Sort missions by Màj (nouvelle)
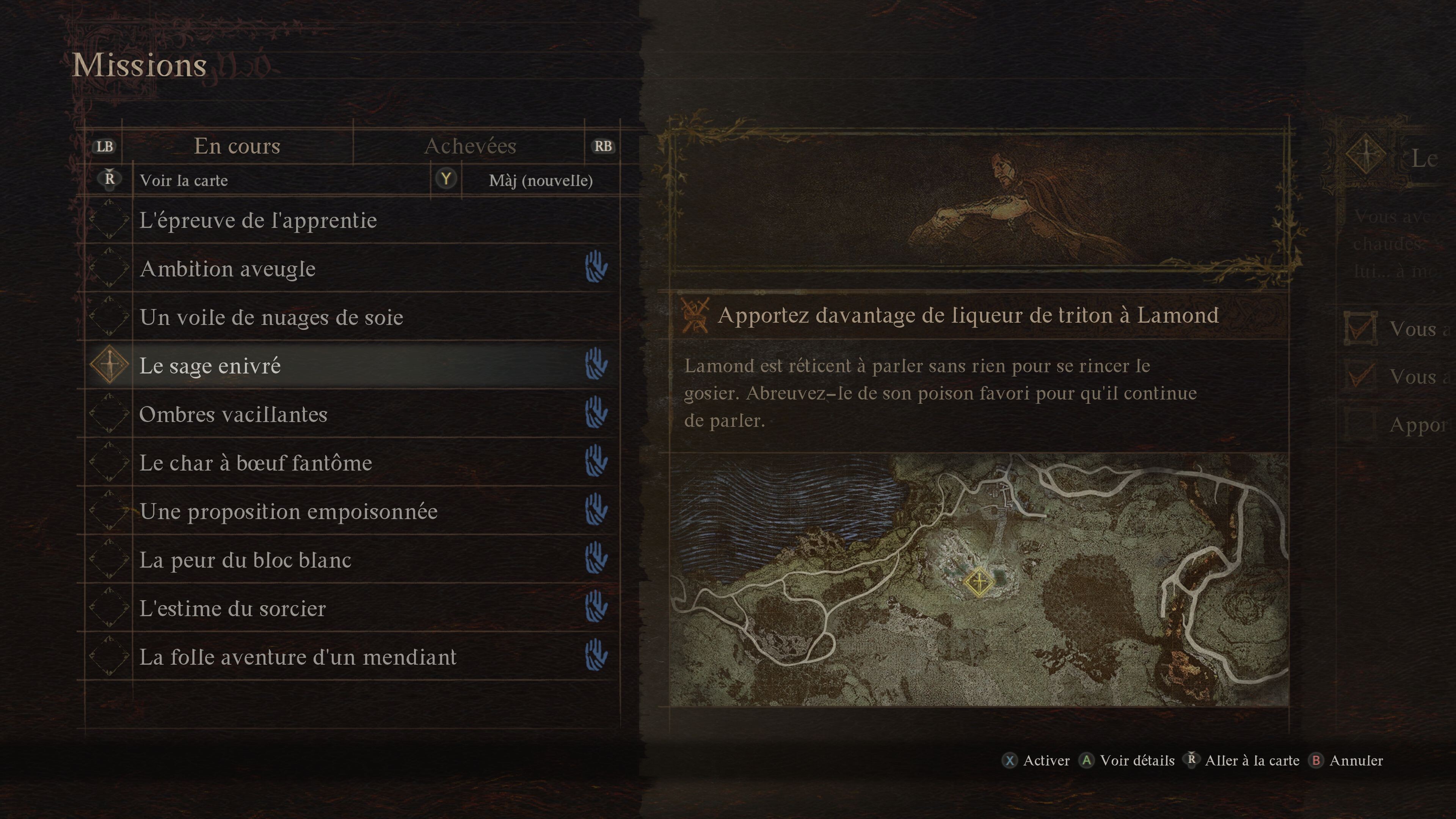 (x=540, y=180)
